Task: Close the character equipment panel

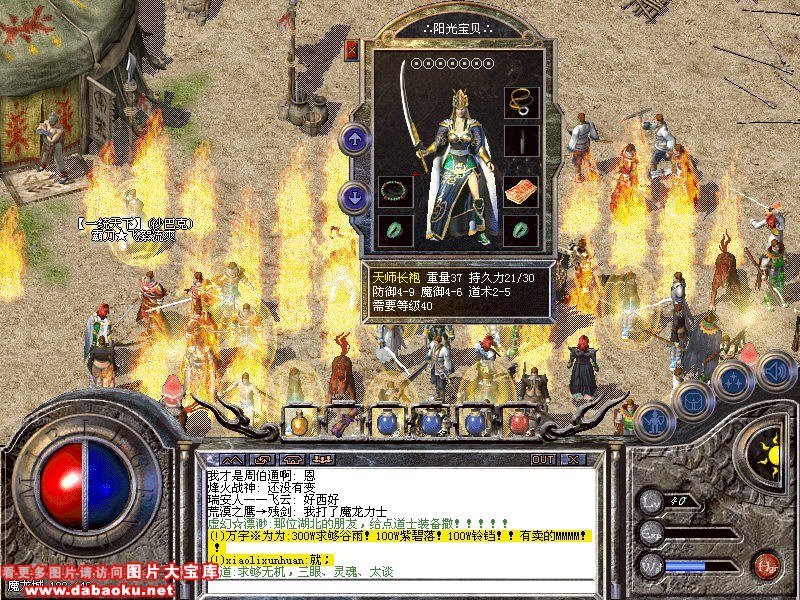Action: click(x=352, y=49)
